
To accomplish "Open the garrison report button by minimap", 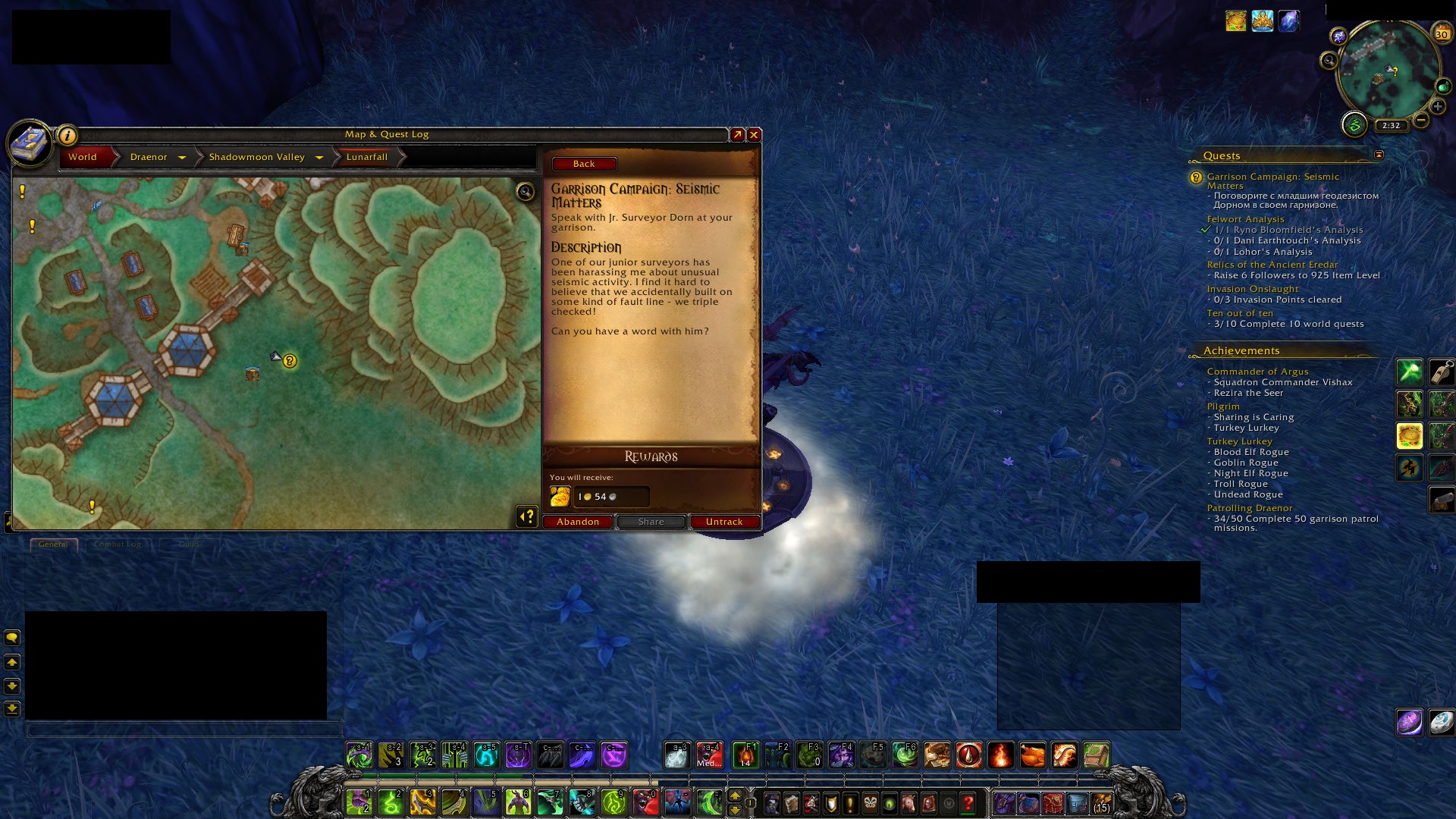I will tap(1354, 124).
